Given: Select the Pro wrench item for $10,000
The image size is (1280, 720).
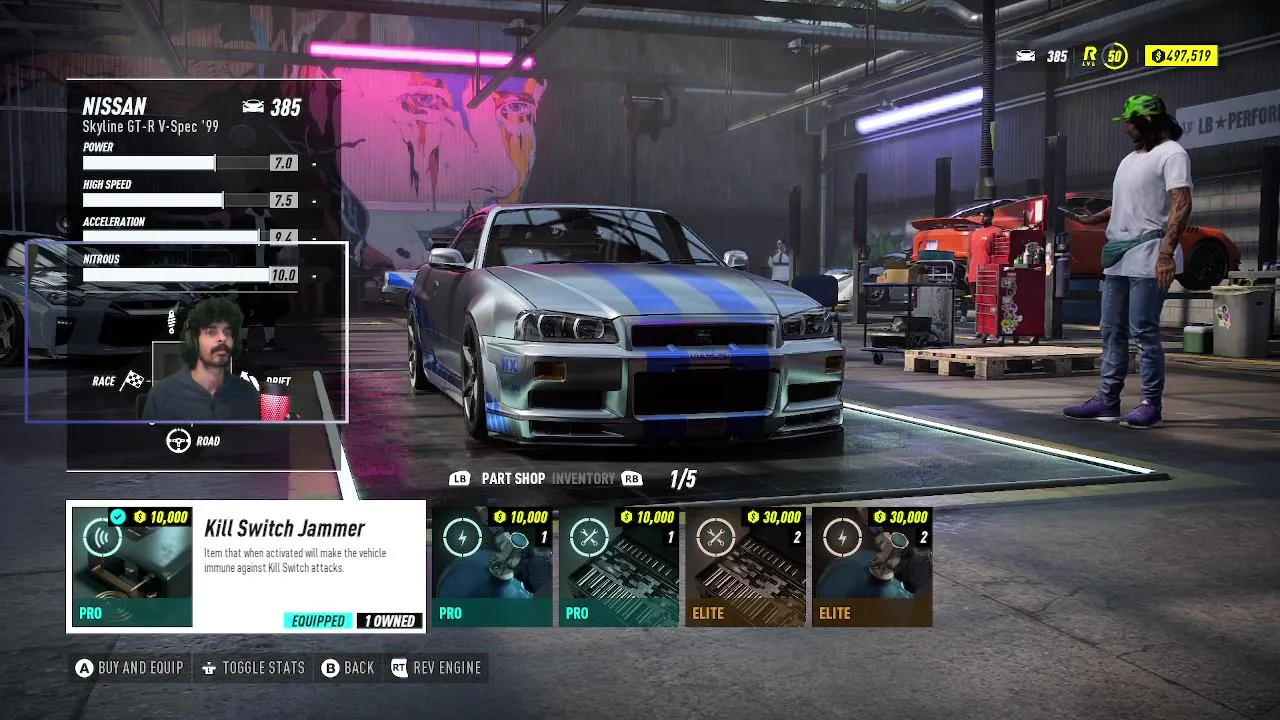Looking at the screenshot, I should [x=619, y=567].
